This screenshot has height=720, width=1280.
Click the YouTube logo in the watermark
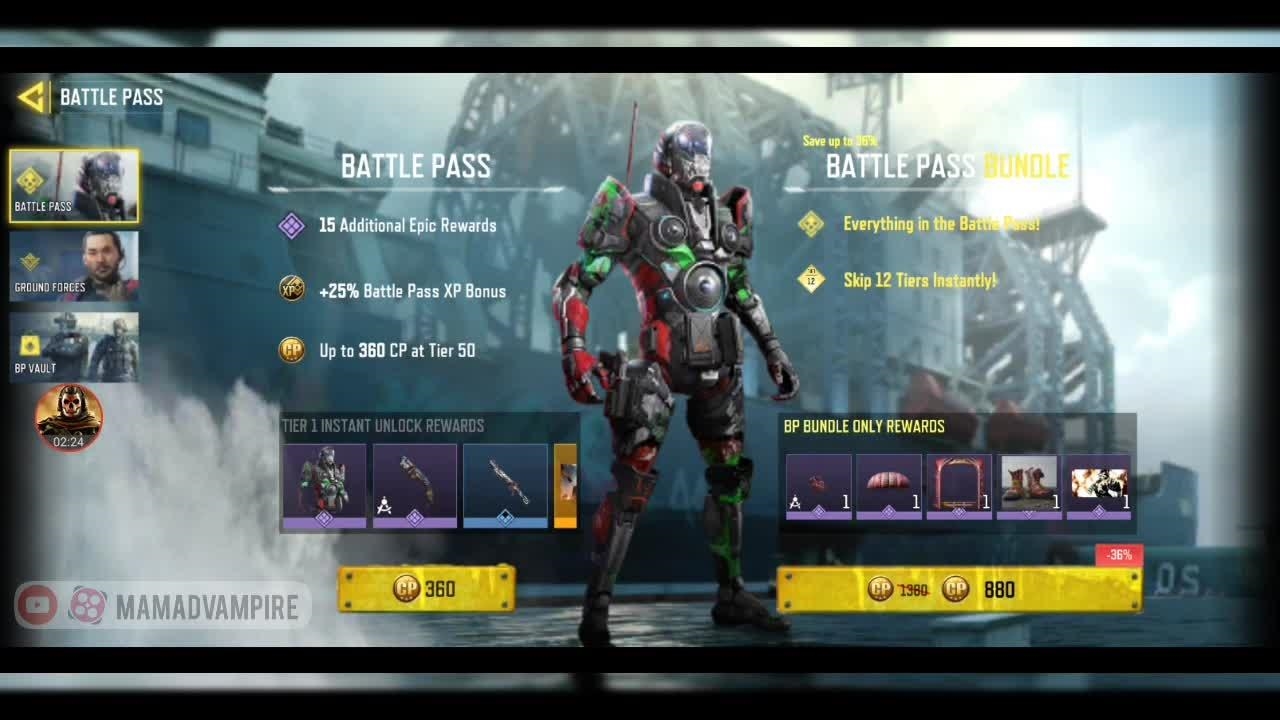tap(37, 605)
